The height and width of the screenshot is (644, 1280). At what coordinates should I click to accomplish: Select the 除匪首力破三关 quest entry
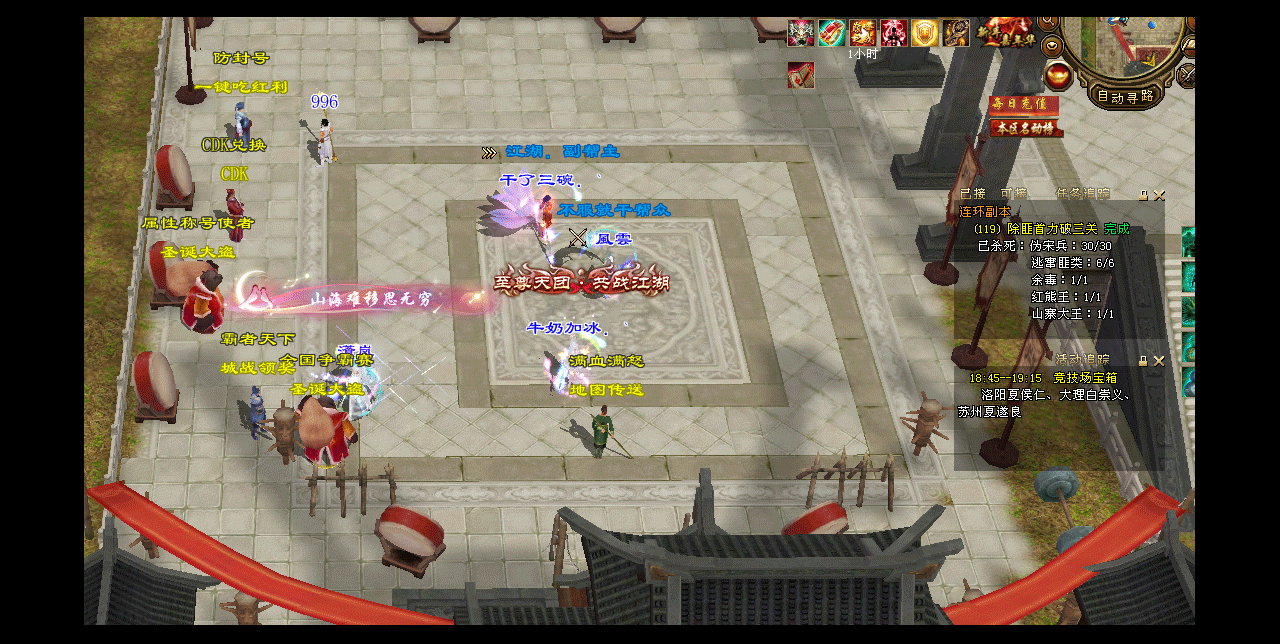1049,229
